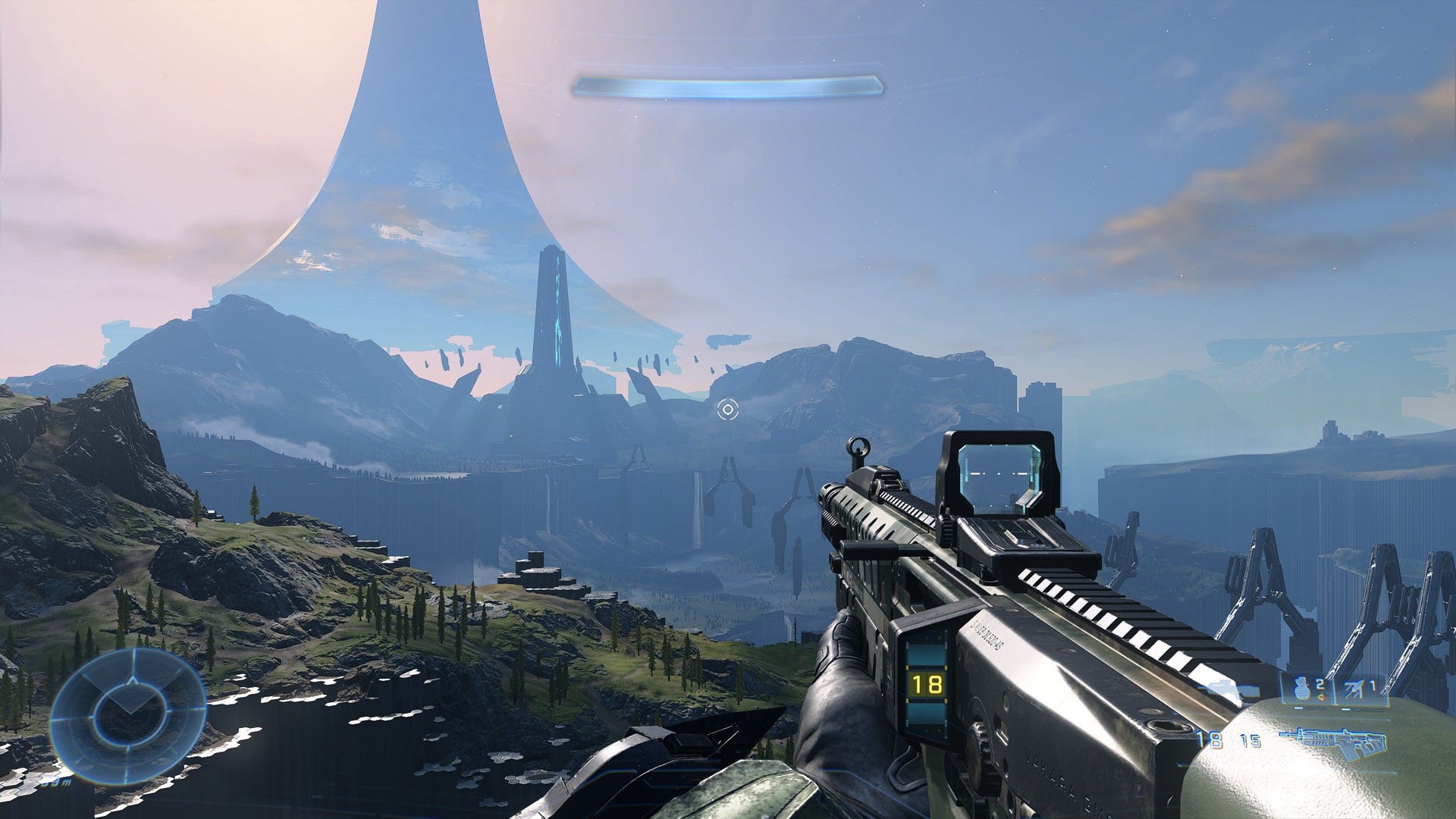
Task: Click the crosshair reticle at screen center
Action: tap(729, 410)
